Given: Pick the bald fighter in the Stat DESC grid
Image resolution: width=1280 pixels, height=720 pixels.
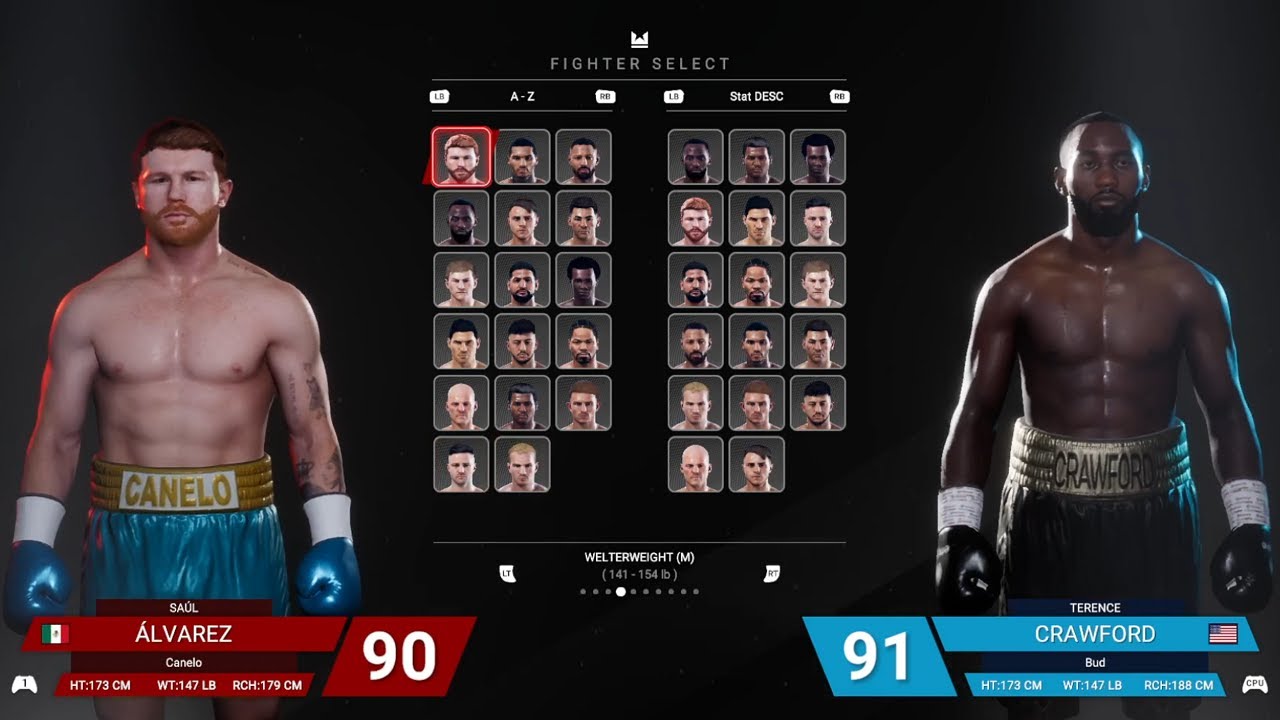Looking at the screenshot, I should (x=695, y=464).
